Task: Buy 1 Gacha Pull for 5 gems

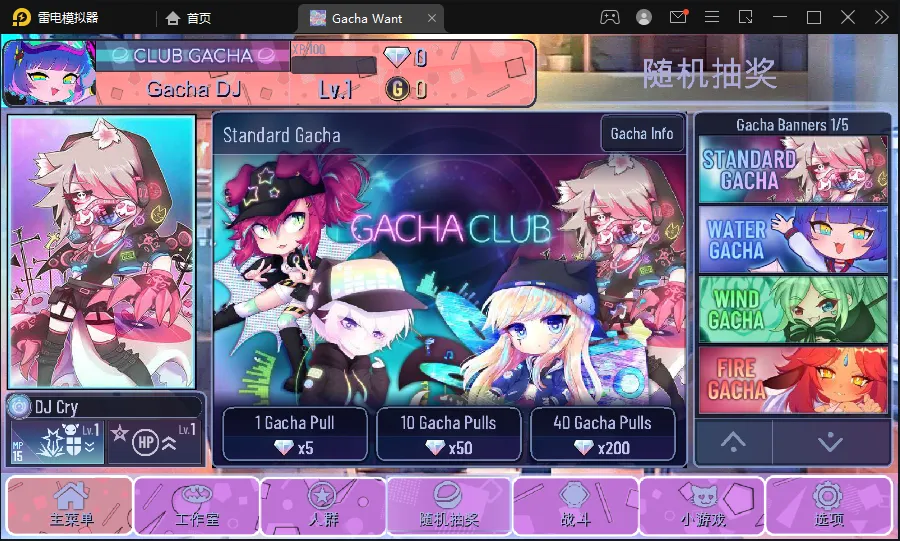Action: 293,434
